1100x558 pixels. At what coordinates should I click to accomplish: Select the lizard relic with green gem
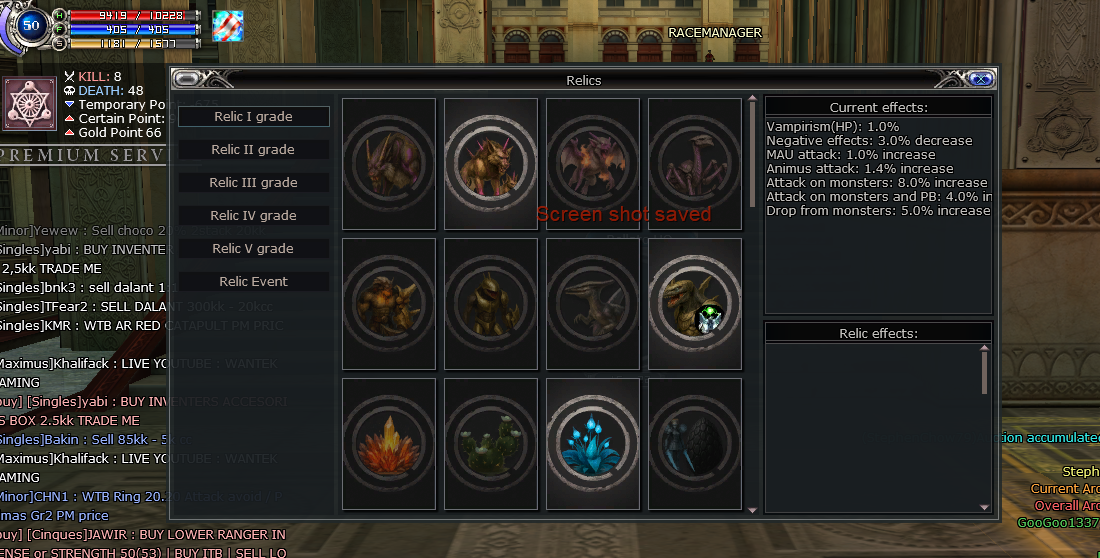click(695, 304)
